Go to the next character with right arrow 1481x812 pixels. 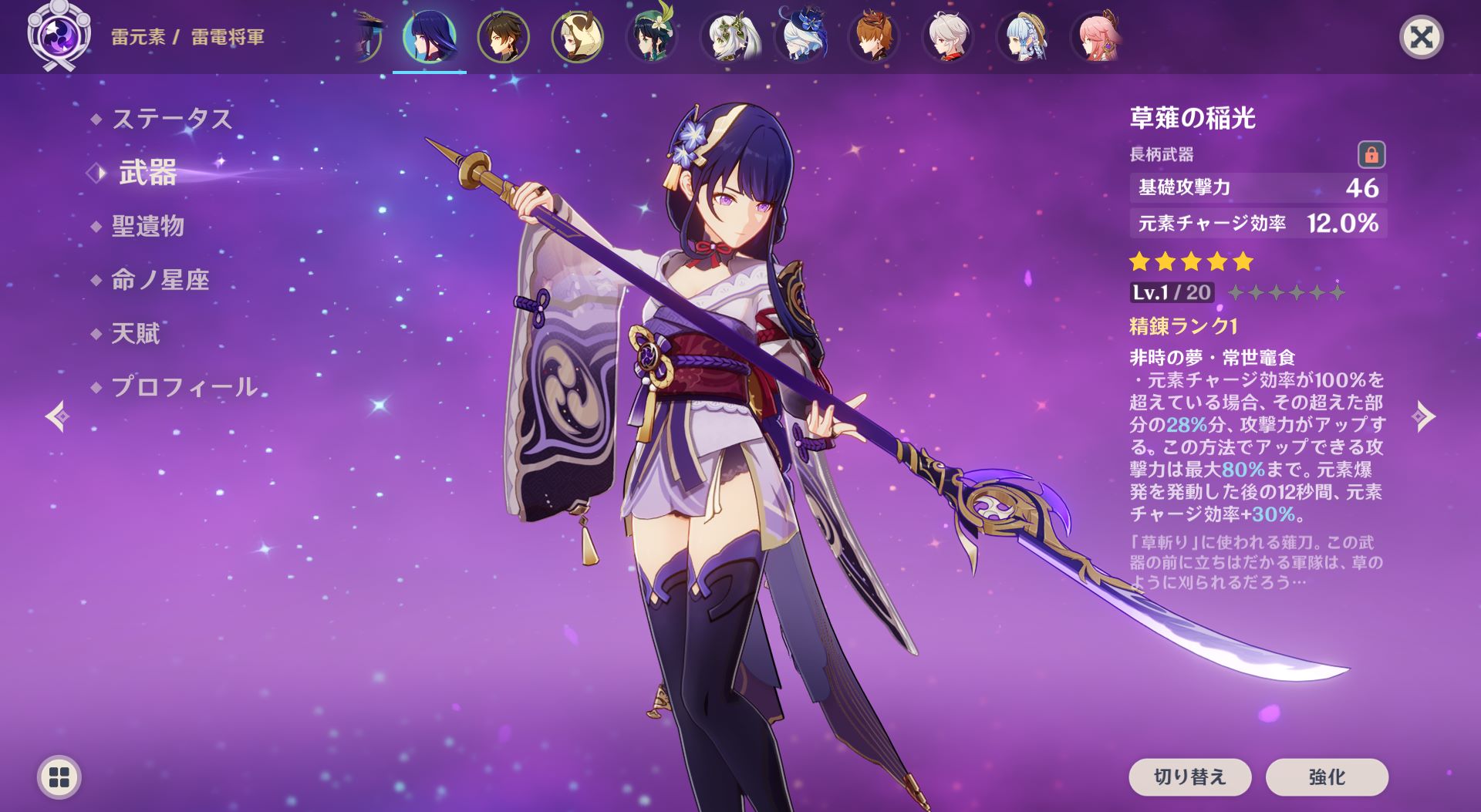(x=1423, y=416)
